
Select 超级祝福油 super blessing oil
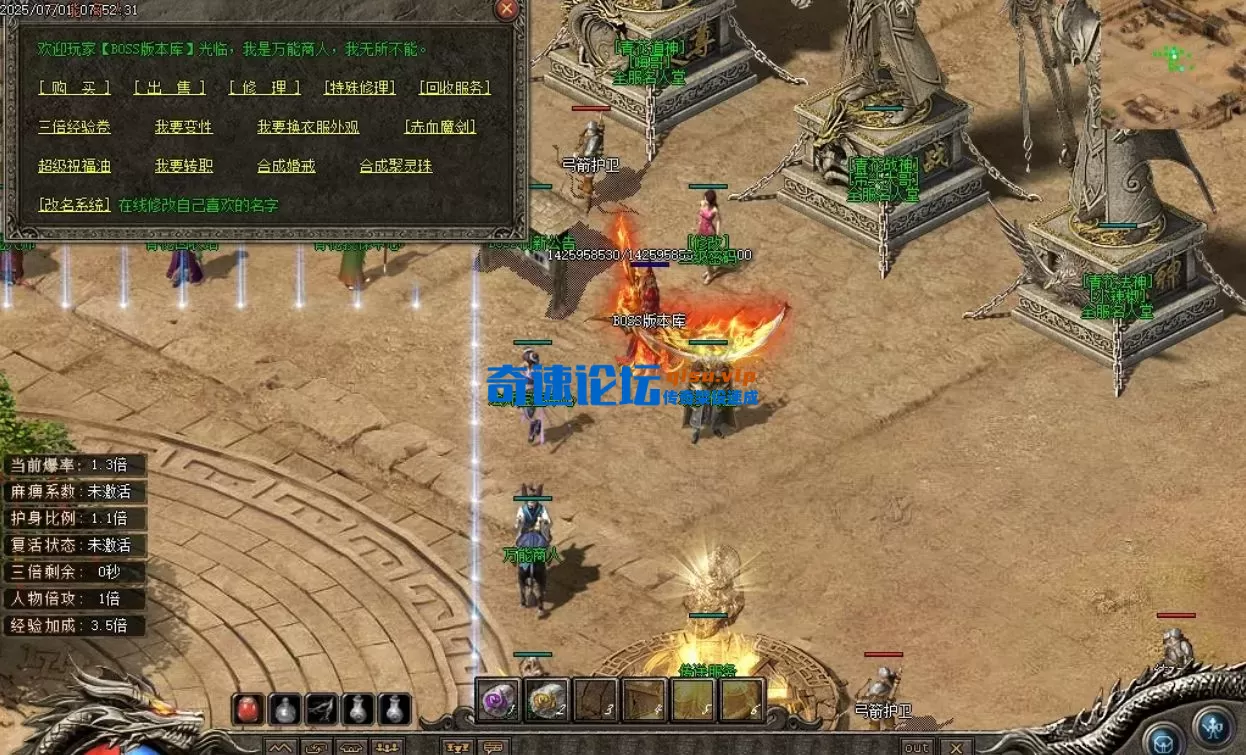point(74,166)
